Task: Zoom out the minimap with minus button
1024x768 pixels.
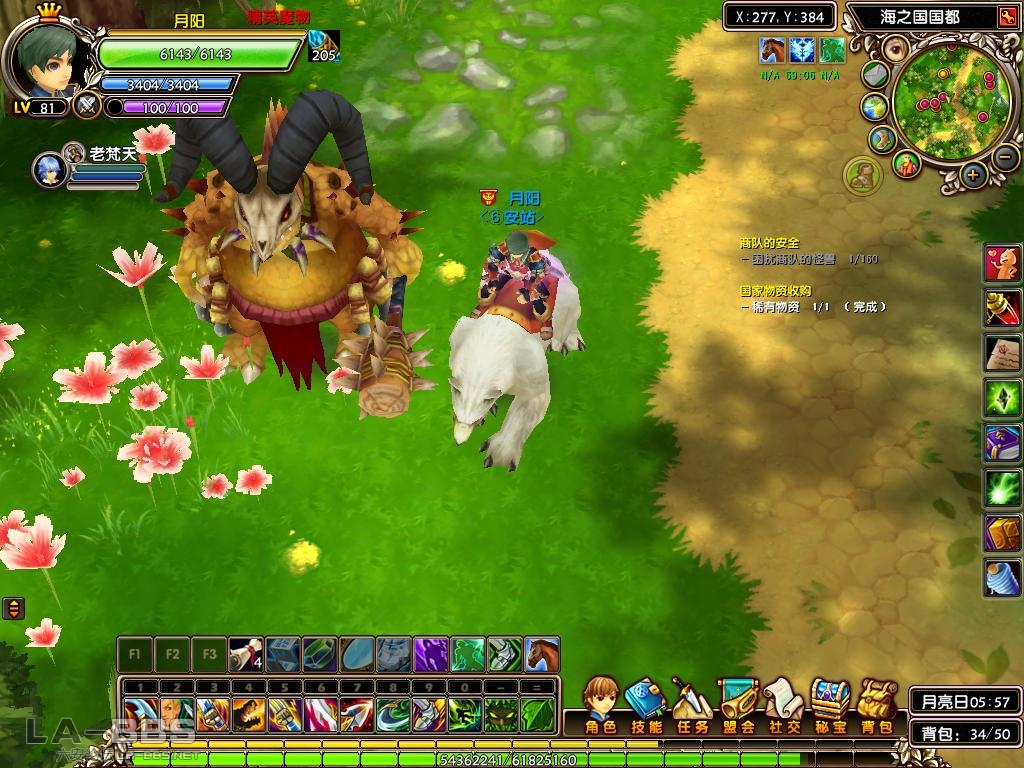Action: pos(1004,156)
